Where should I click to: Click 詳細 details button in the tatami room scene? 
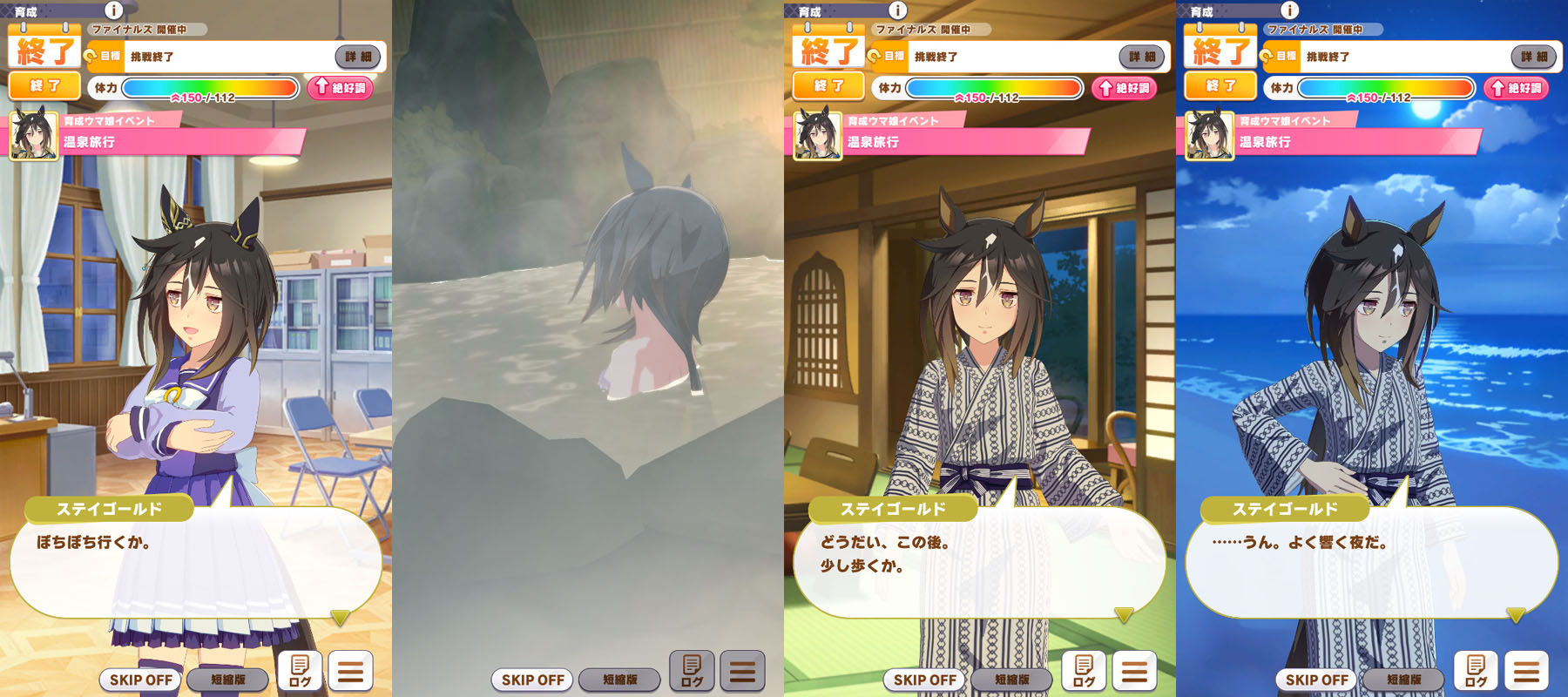click(1141, 57)
